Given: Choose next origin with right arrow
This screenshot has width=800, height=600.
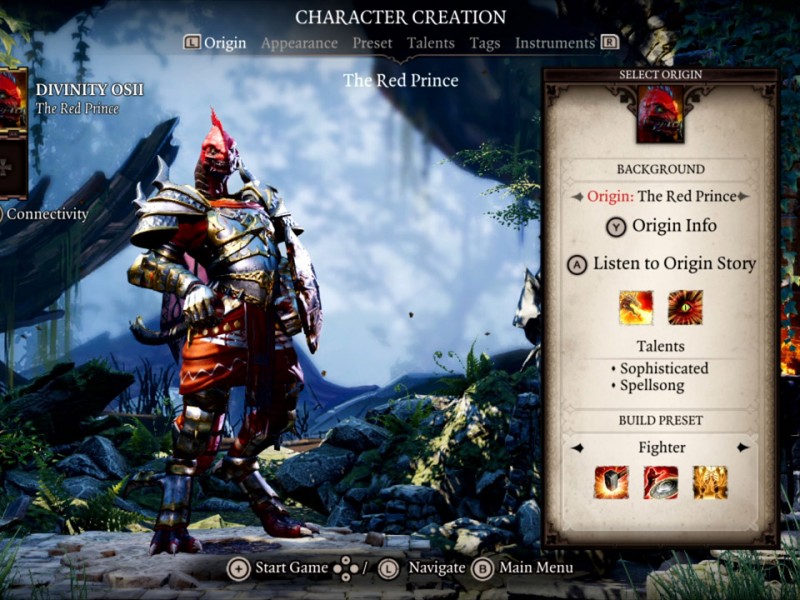Looking at the screenshot, I should point(743,197).
